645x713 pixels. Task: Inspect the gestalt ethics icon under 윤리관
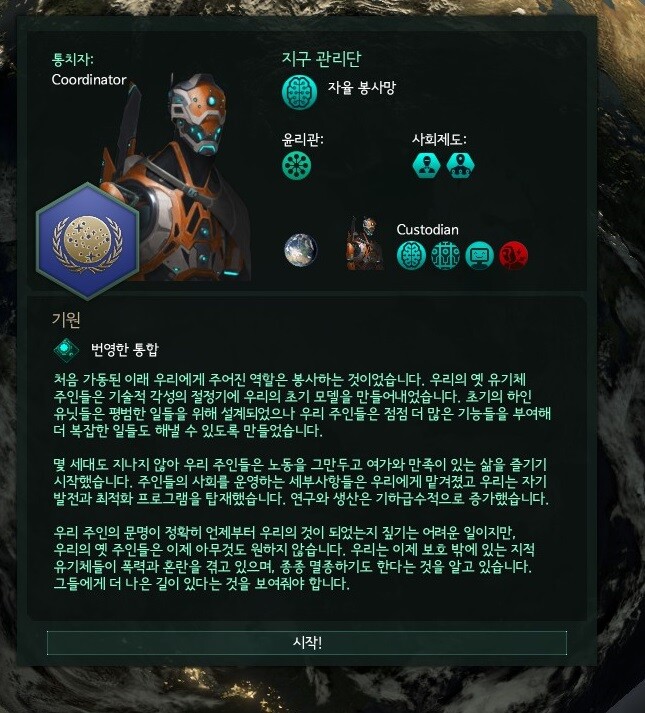click(298, 166)
